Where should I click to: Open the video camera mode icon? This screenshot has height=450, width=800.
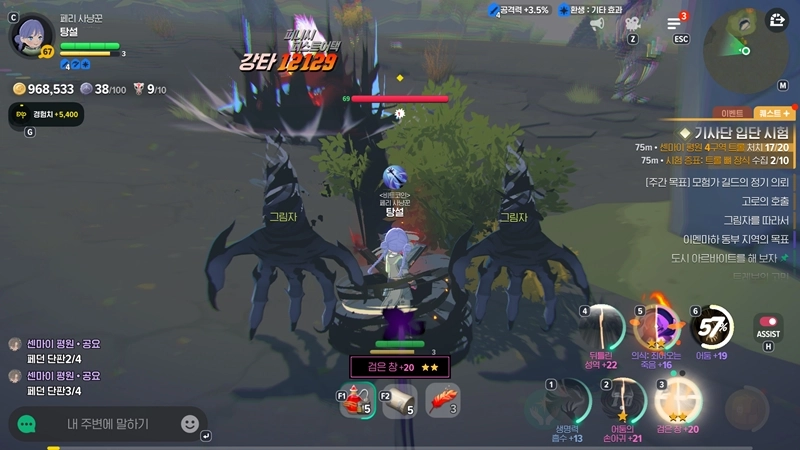coord(633,23)
